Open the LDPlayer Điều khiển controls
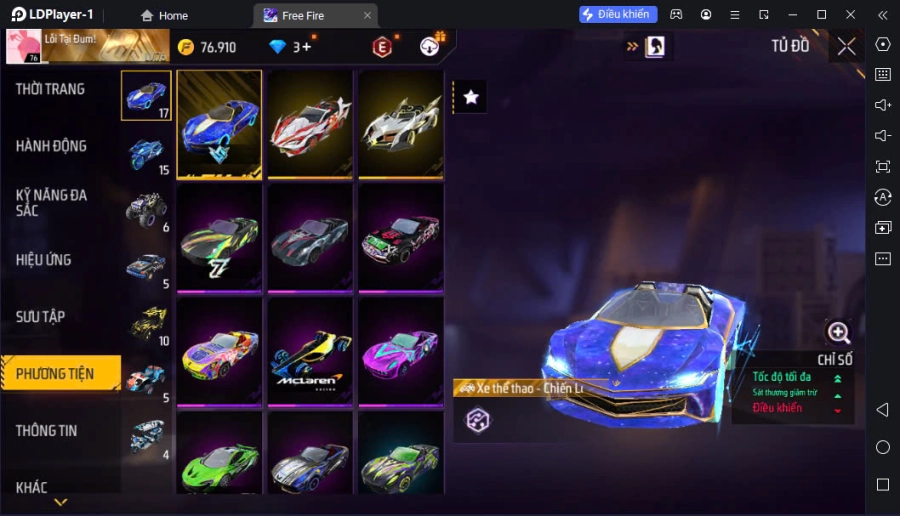 (x=618, y=15)
